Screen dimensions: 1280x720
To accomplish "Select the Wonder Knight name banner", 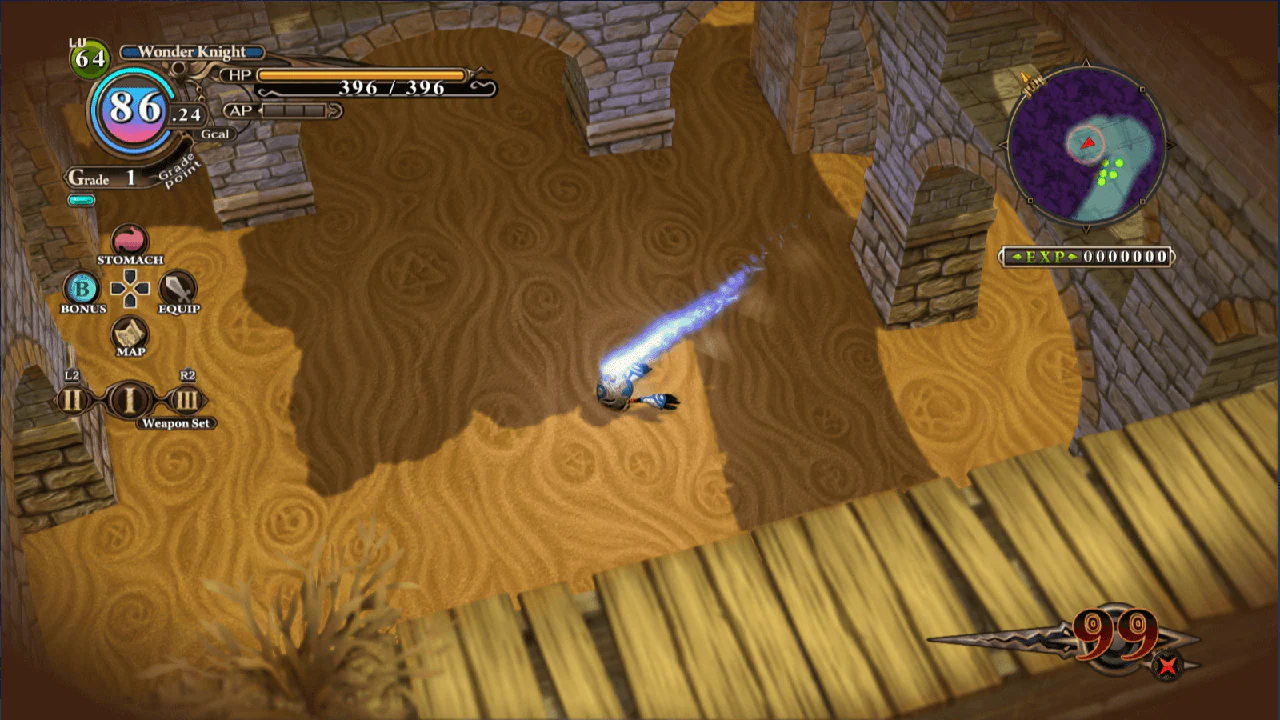I will click(x=191, y=51).
